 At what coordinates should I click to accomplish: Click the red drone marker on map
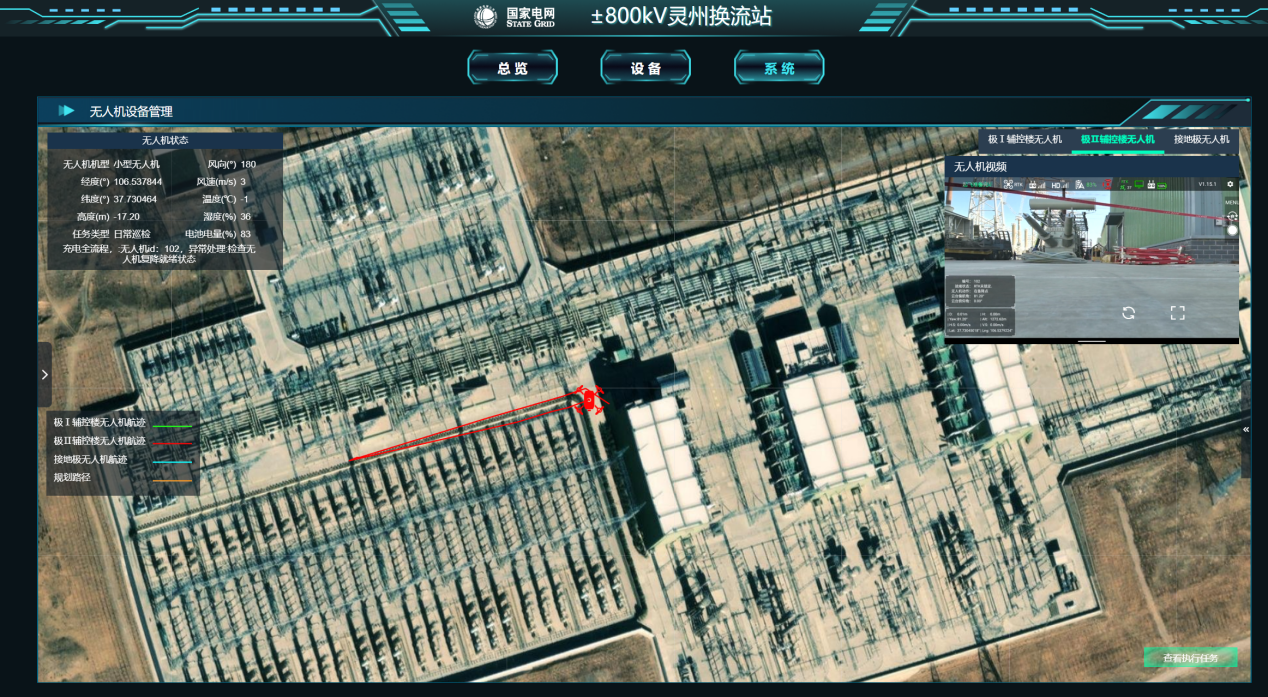589,400
